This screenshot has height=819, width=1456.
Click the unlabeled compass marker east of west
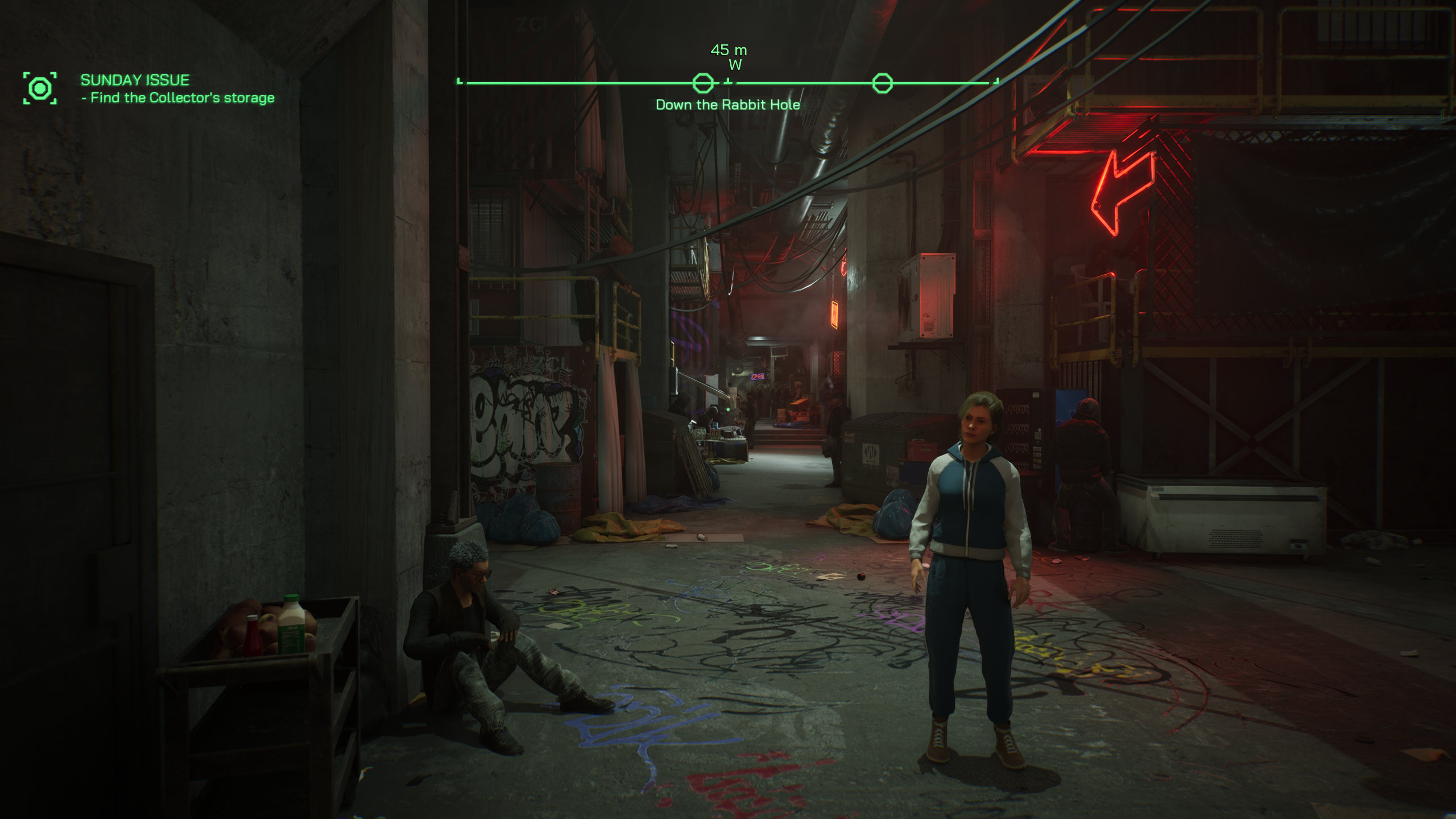882,84
